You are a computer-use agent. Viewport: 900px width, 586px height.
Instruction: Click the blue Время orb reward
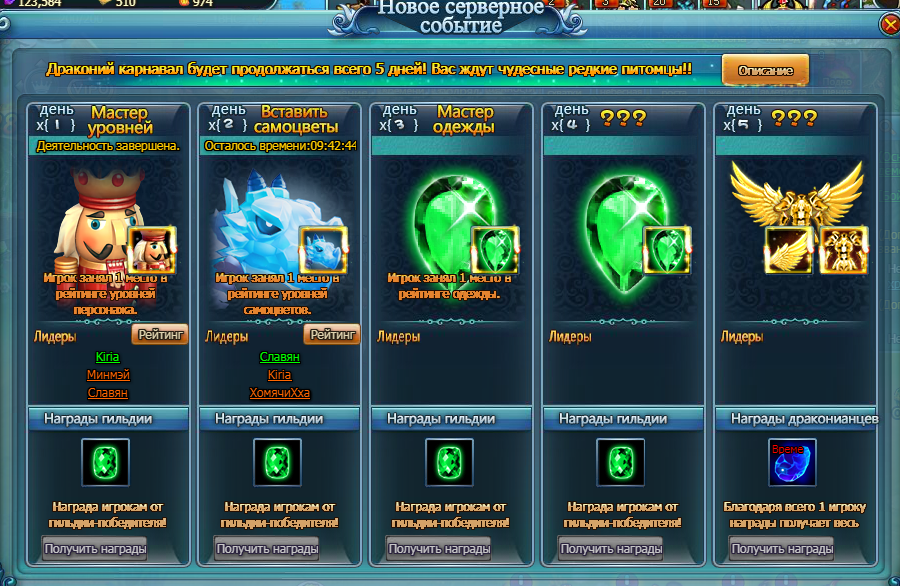(786, 462)
